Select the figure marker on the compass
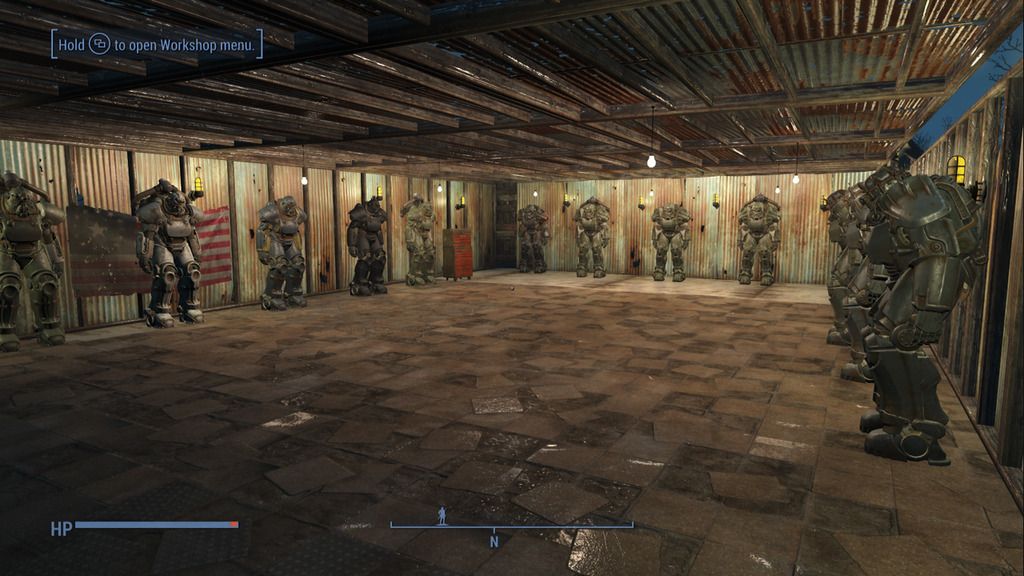The image size is (1024, 576). point(442,515)
